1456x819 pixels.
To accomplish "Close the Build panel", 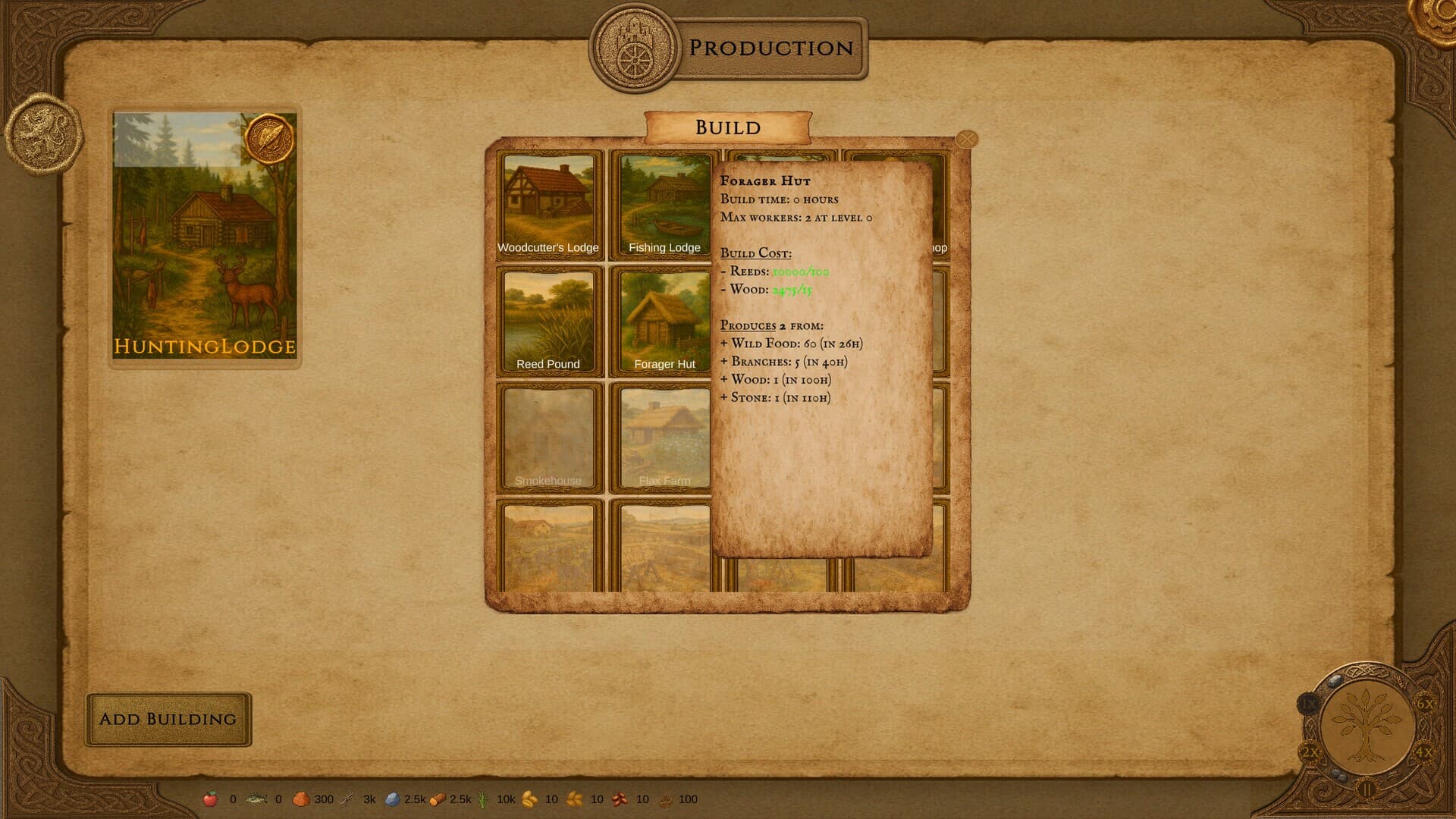I will click(x=967, y=140).
